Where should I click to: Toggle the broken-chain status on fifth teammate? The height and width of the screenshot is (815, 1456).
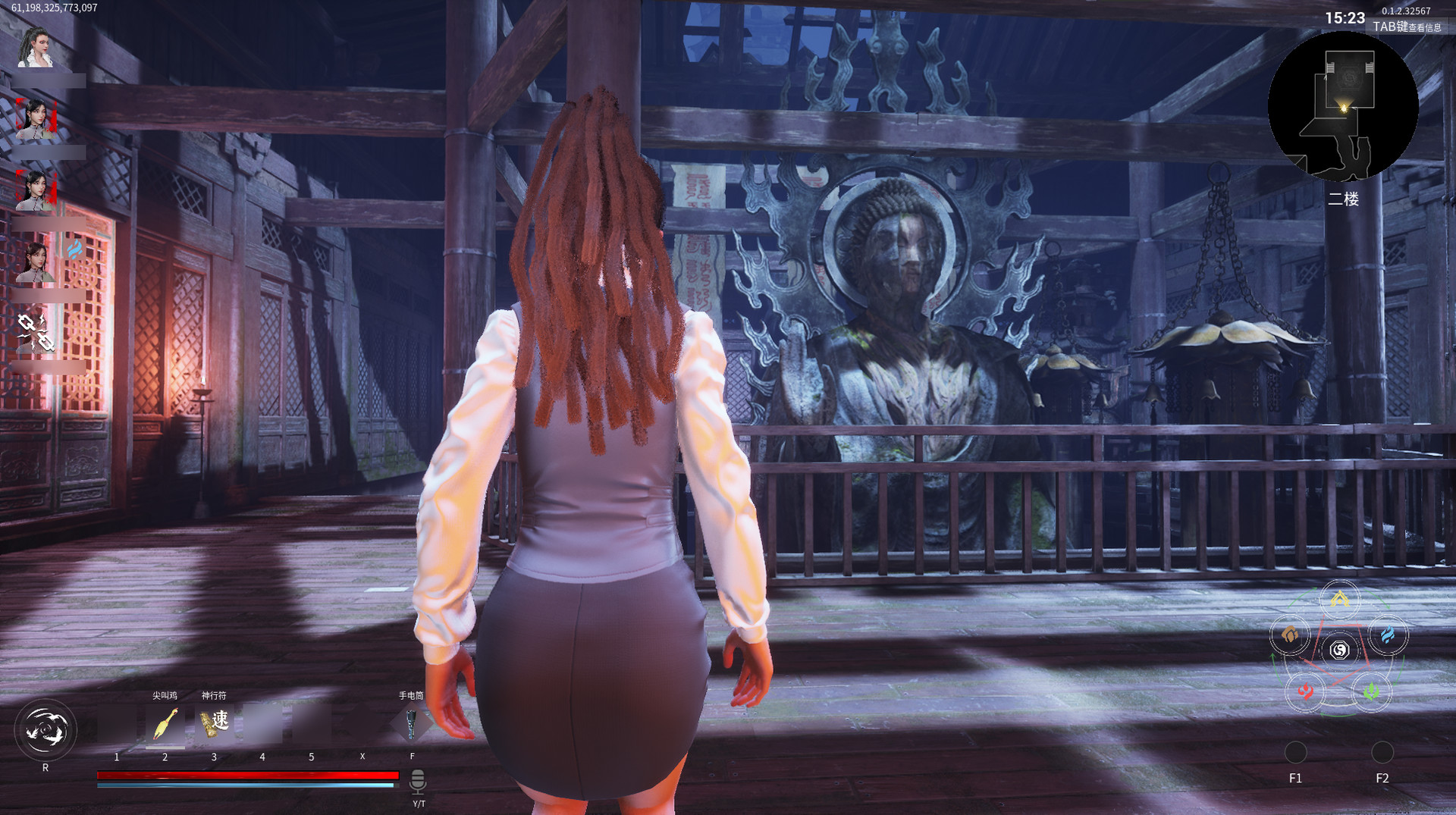35,331
